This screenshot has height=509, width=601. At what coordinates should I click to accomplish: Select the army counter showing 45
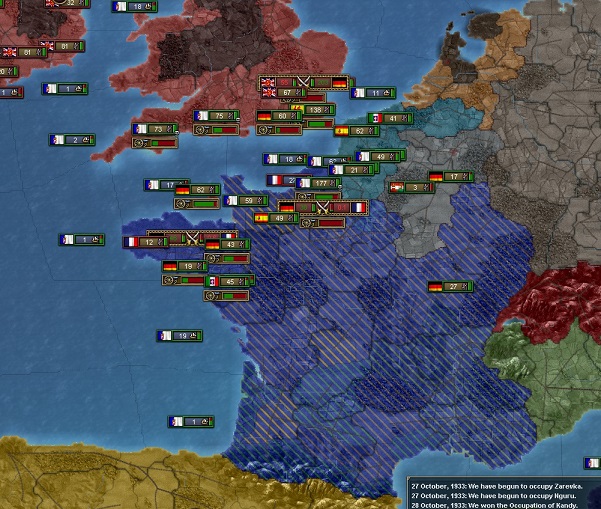pyautogui.click(x=227, y=282)
